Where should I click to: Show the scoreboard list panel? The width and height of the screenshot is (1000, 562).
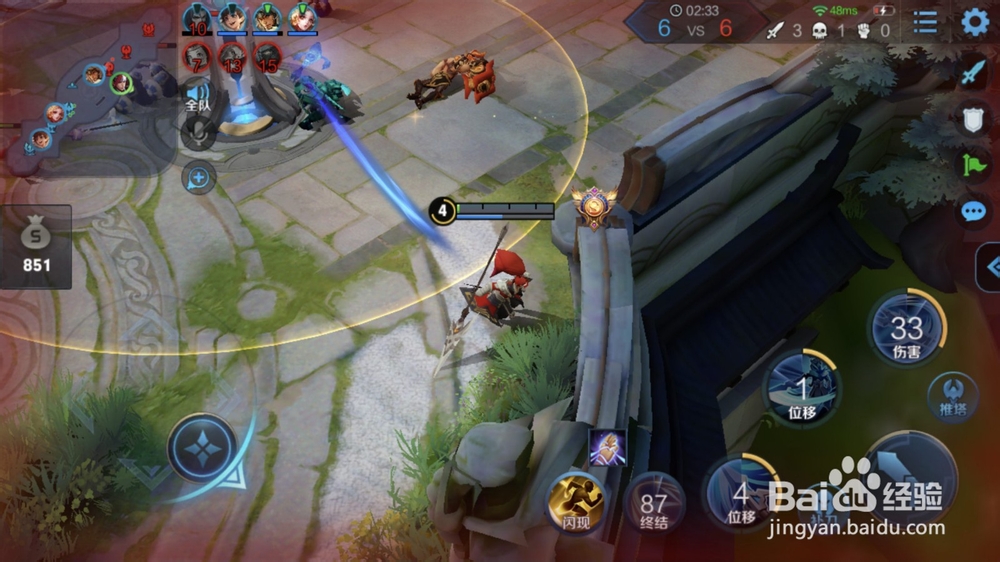click(926, 22)
